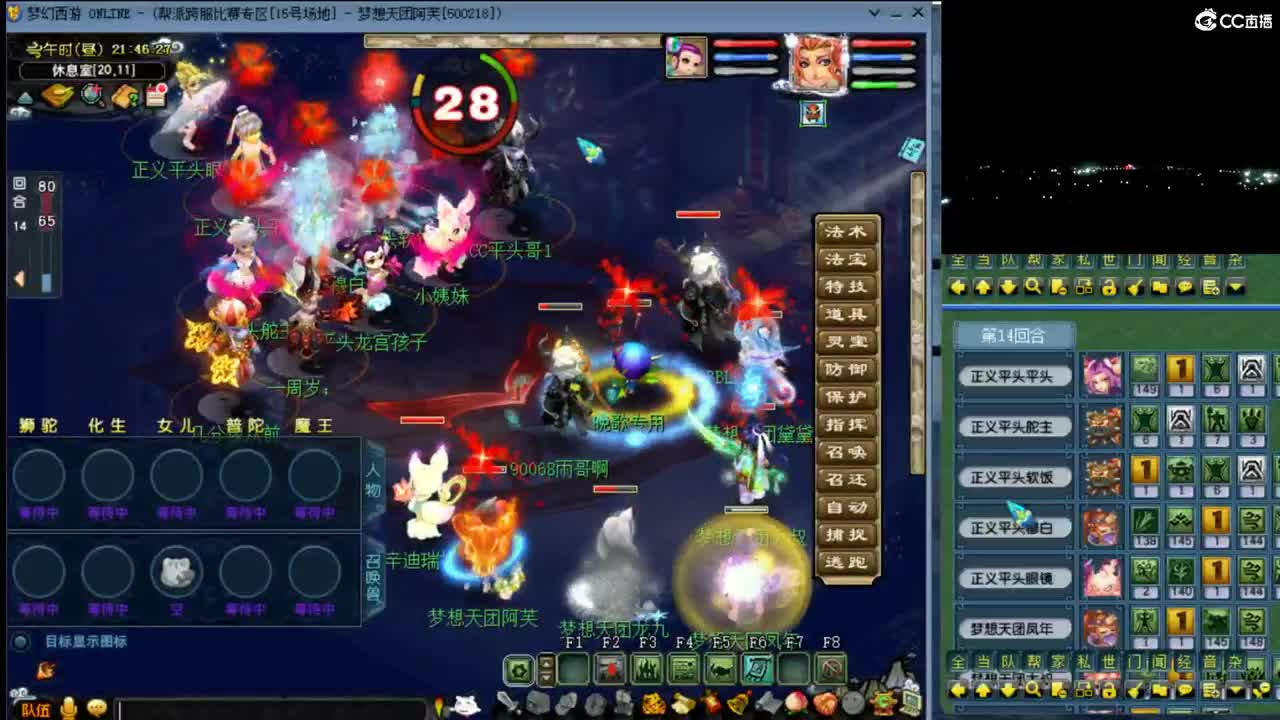Viewport: 1280px width, 720px height.
Task: Toggle the chat lock icon
Action: 1111,287
